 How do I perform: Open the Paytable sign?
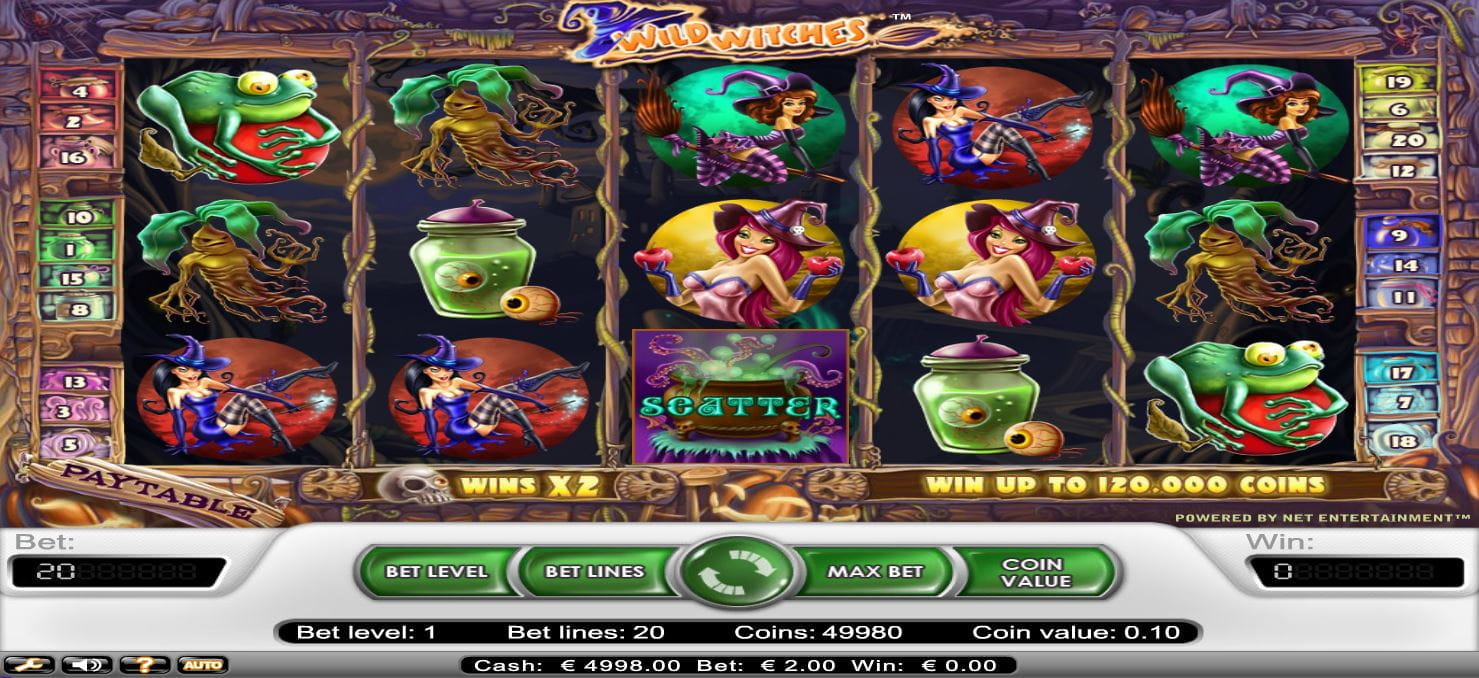150,492
